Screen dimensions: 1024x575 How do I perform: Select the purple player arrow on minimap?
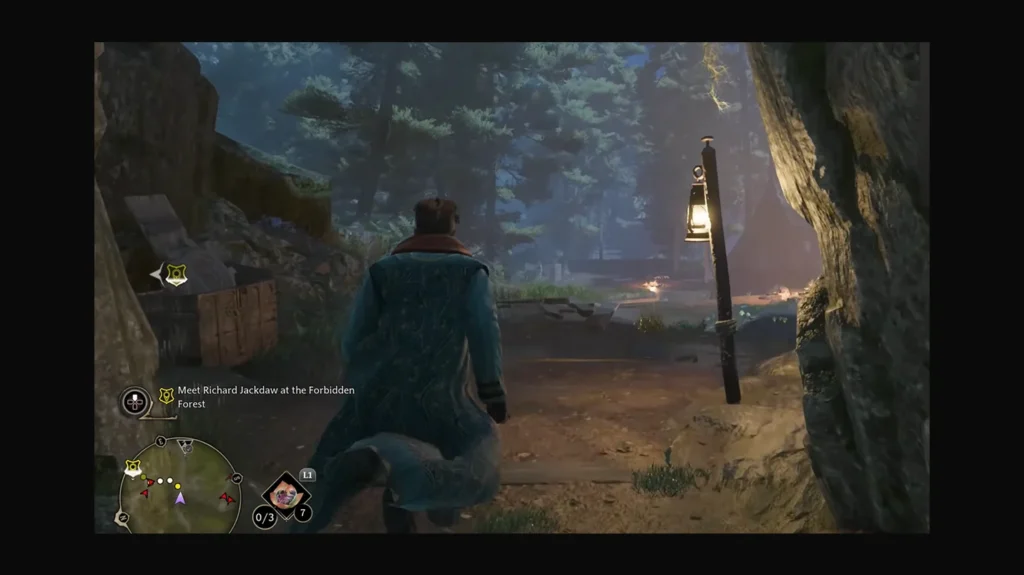click(180, 497)
